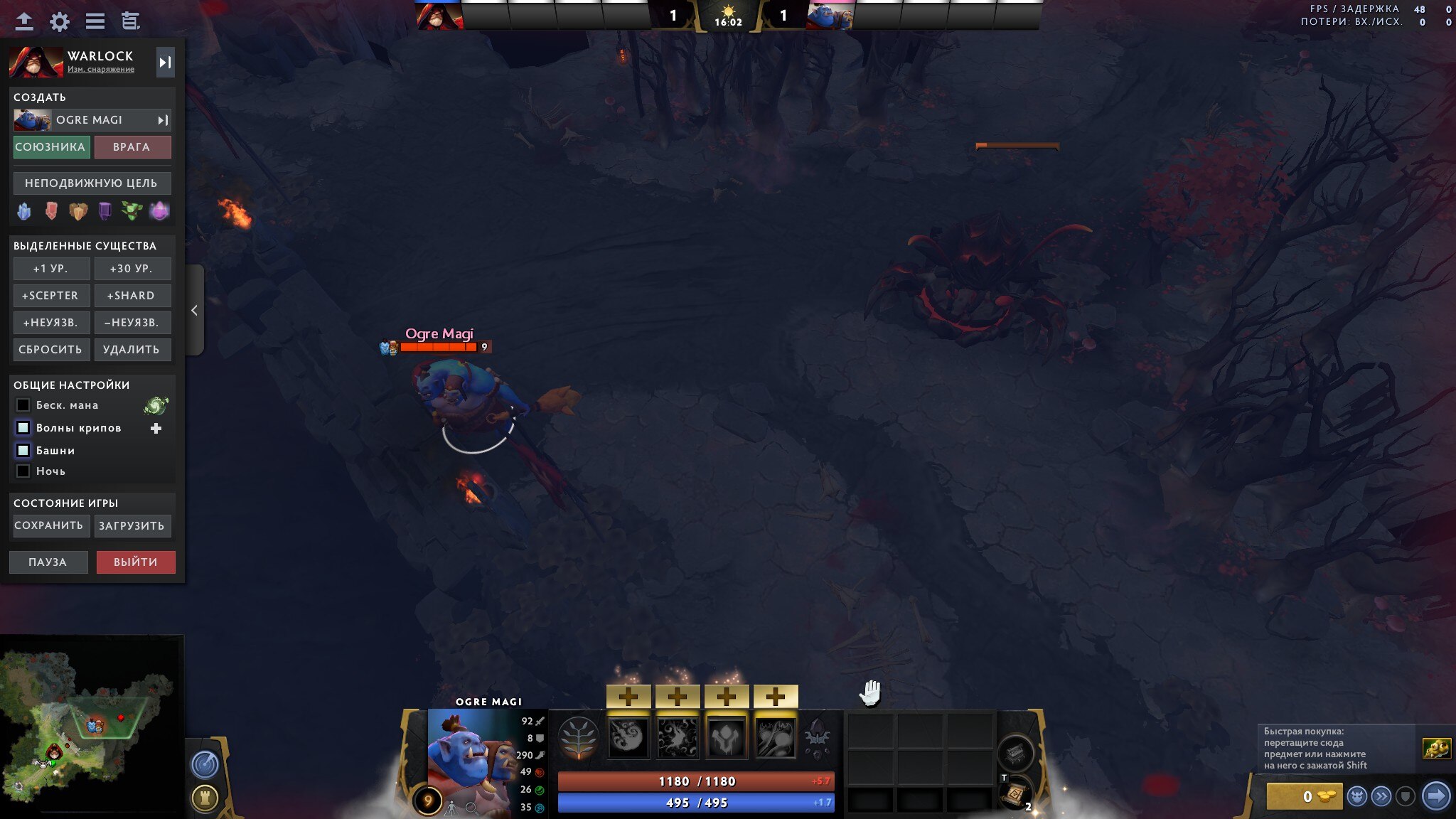The height and width of the screenshot is (819, 1456).
Task: Open the hamburger menu icon
Action: tap(95, 21)
